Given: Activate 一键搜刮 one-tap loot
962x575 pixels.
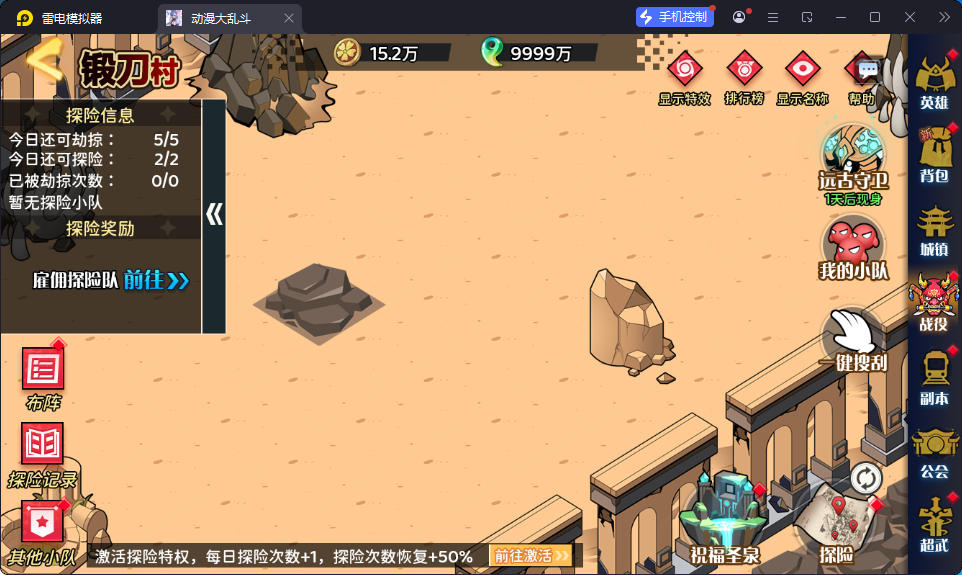Looking at the screenshot, I should (x=853, y=338).
